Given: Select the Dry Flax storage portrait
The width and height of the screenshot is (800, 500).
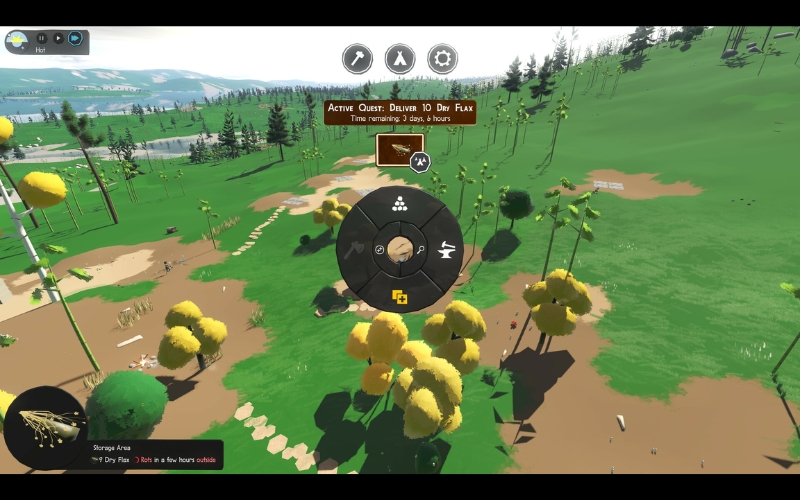Looking at the screenshot, I should pos(45,427).
